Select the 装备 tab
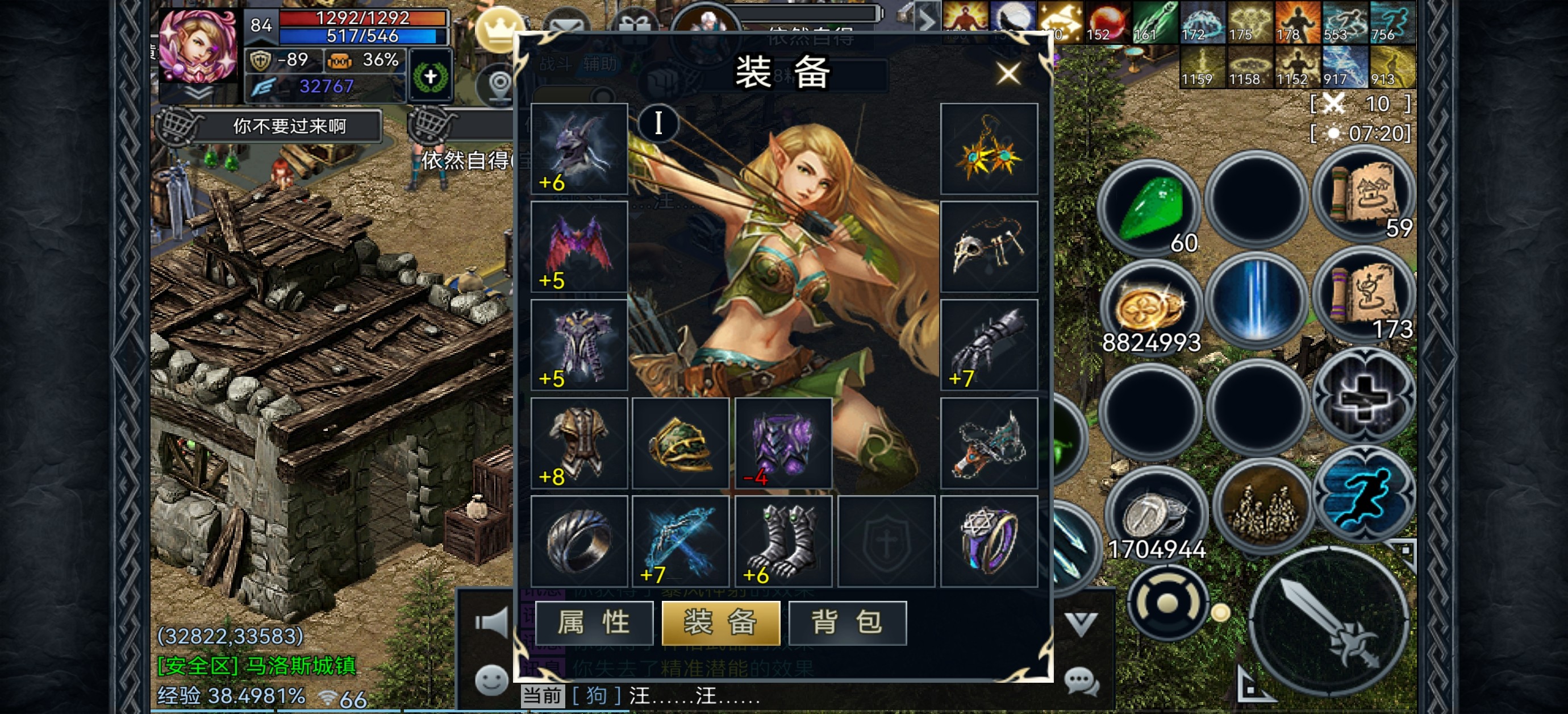 click(721, 622)
